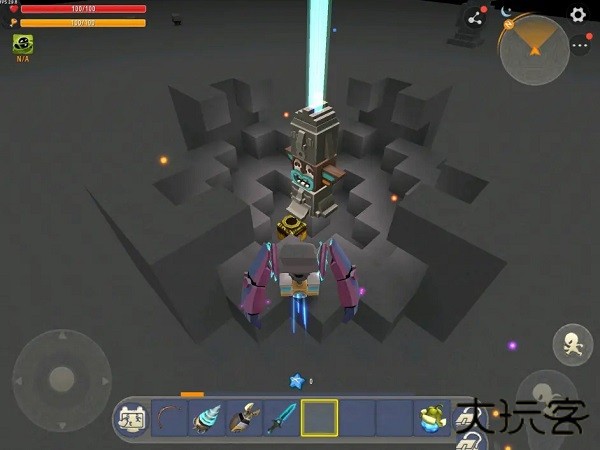Image resolution: width=600 pixels, height=450 pixels.
Task: Select the yellow-highlighted empty hotbar slot
Action: tap(320, 418)
